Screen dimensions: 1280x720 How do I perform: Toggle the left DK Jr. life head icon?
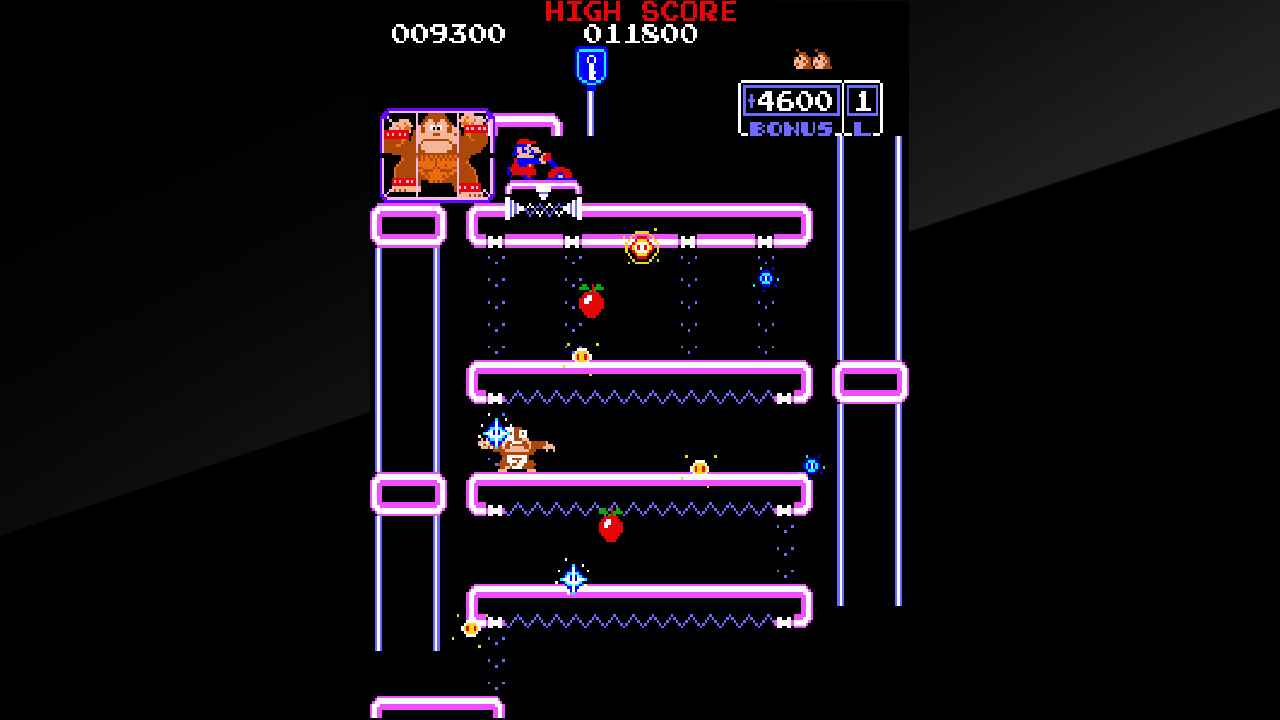pyautogui.click(x=803, y=58)
